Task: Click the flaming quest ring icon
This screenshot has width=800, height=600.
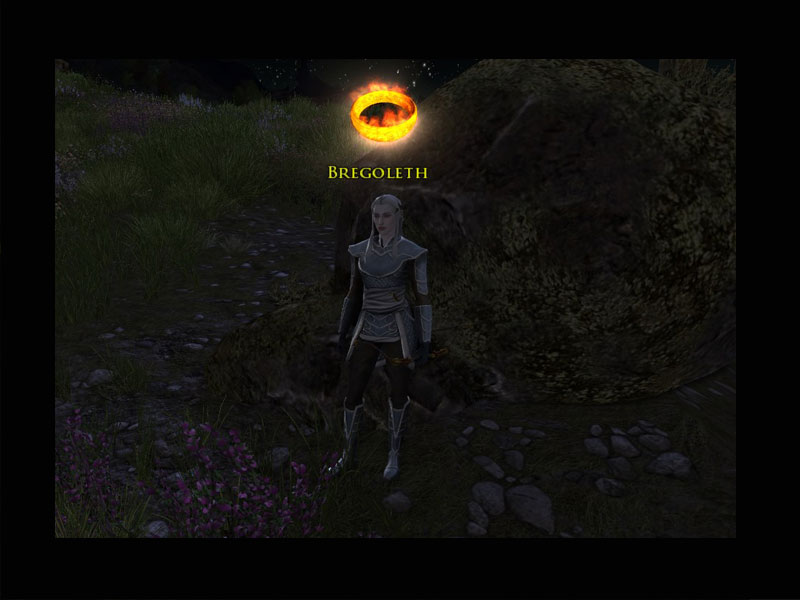Action: tap(383, 115)
